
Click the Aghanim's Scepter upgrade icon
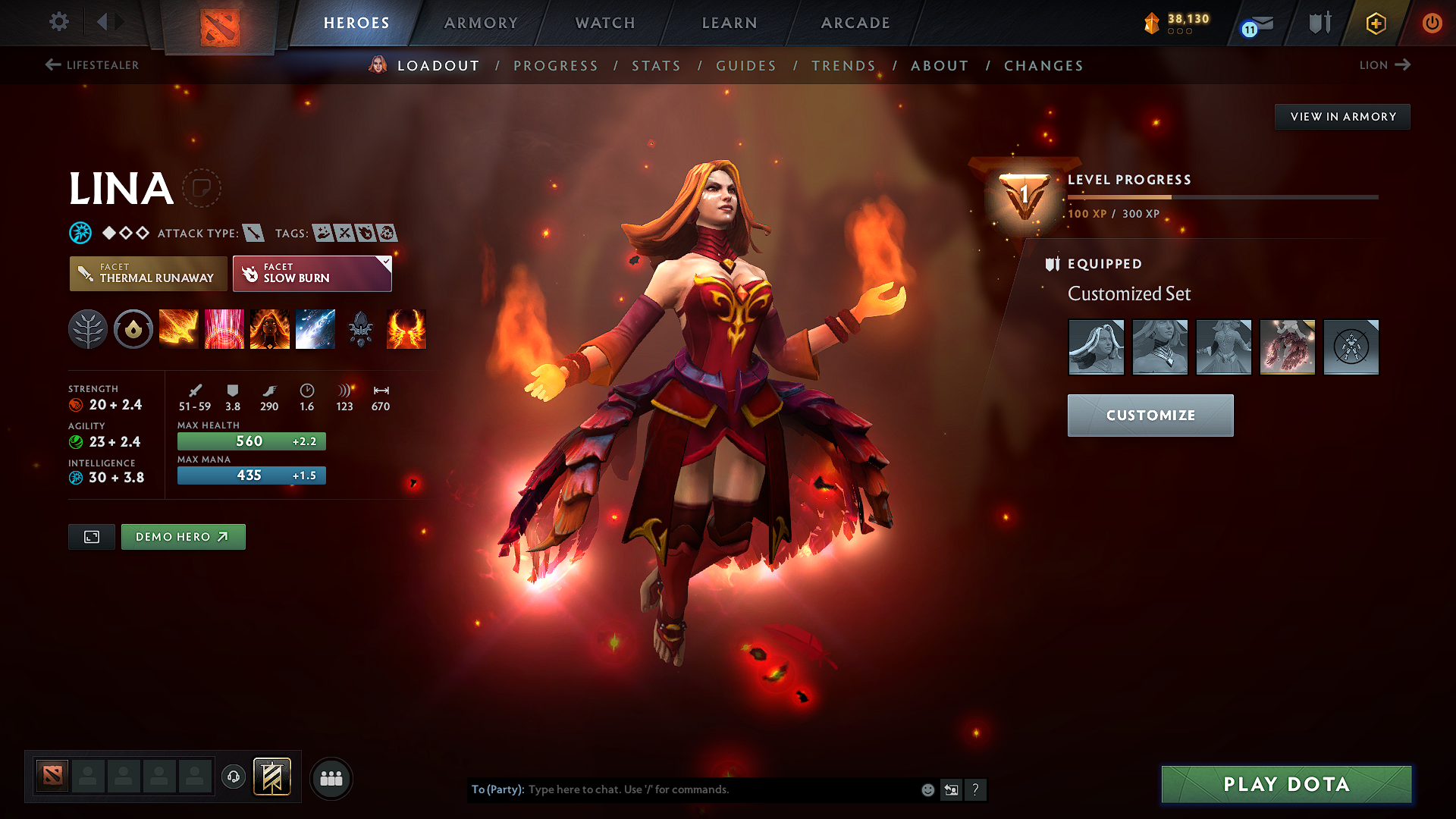(x=361, y=329)
